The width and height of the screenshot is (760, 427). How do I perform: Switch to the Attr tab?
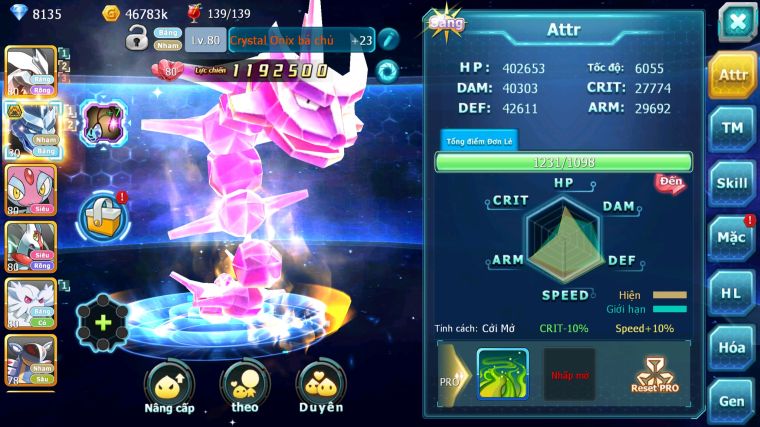coord(732,75)
